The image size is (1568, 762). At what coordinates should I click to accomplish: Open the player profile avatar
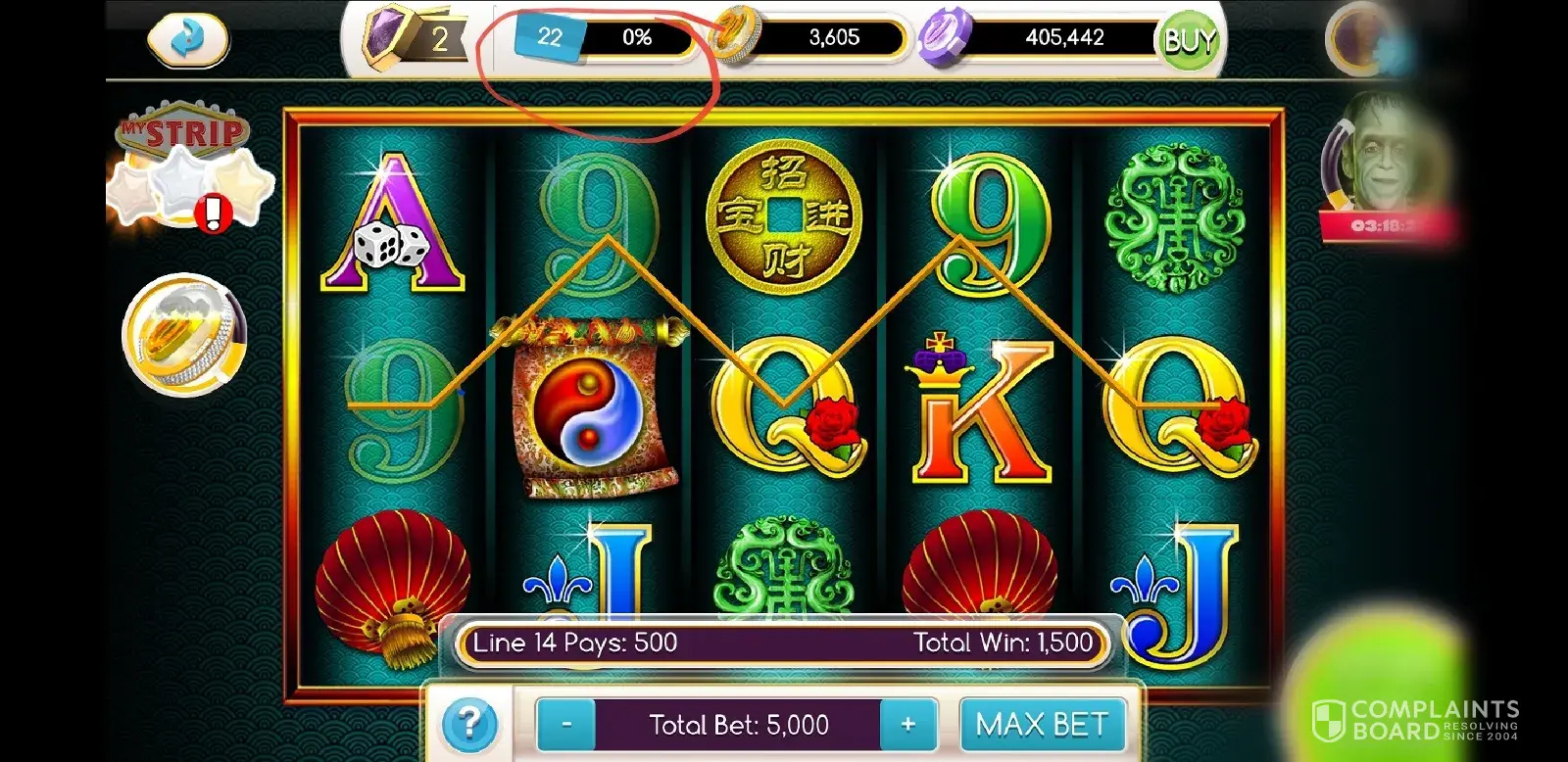click(x=1364, y=39)
